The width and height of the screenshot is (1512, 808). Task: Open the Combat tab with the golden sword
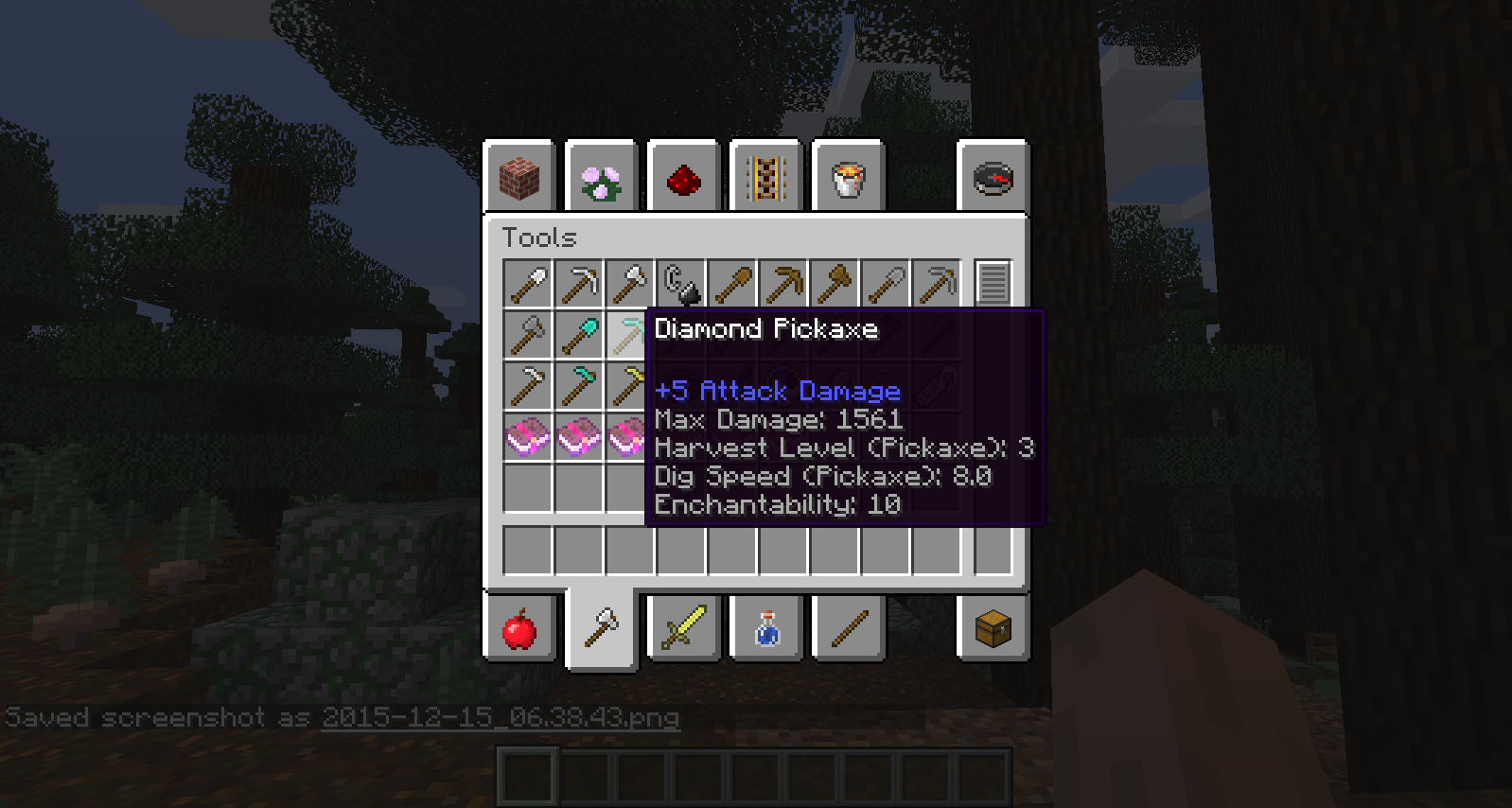click(683, 627)
